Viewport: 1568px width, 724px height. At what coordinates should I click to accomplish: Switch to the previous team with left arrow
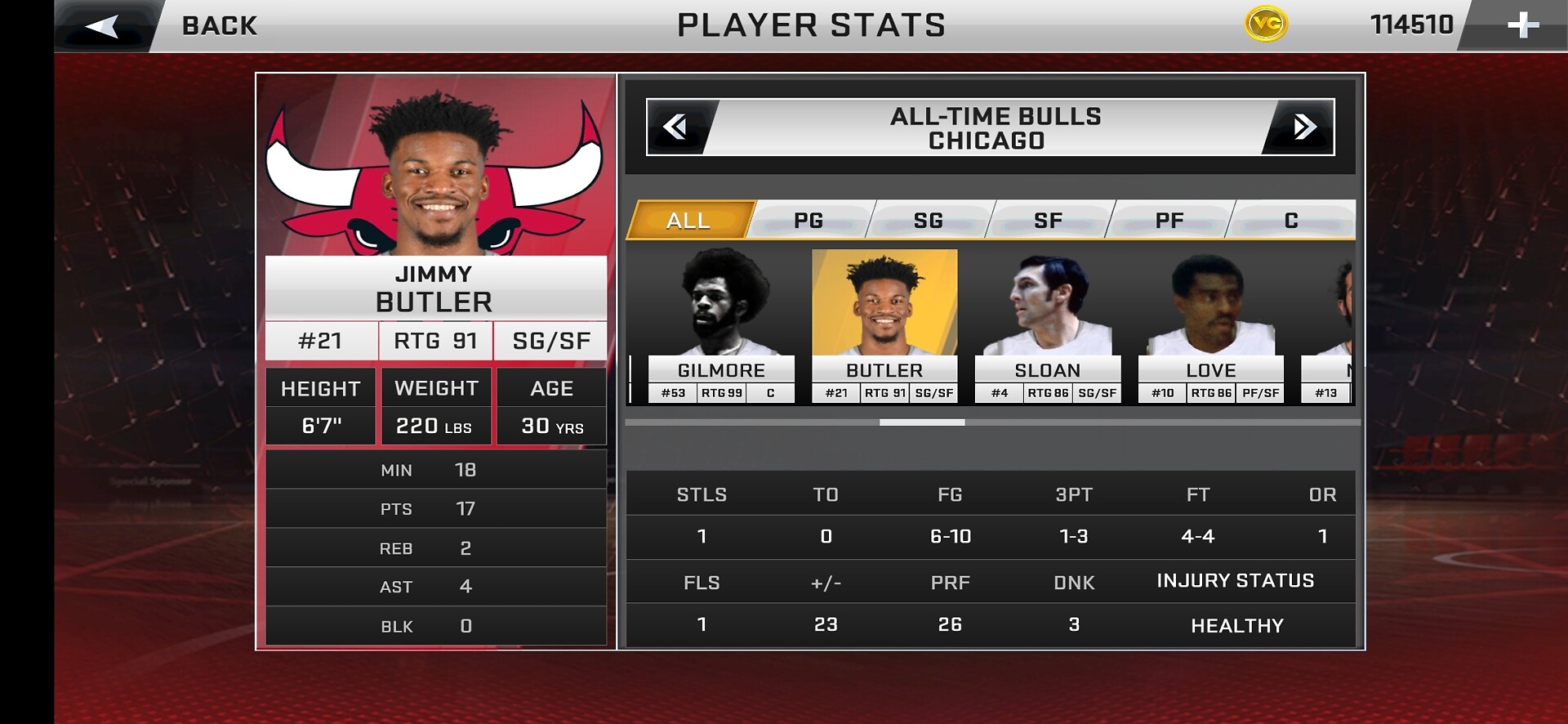pos(676,127)
